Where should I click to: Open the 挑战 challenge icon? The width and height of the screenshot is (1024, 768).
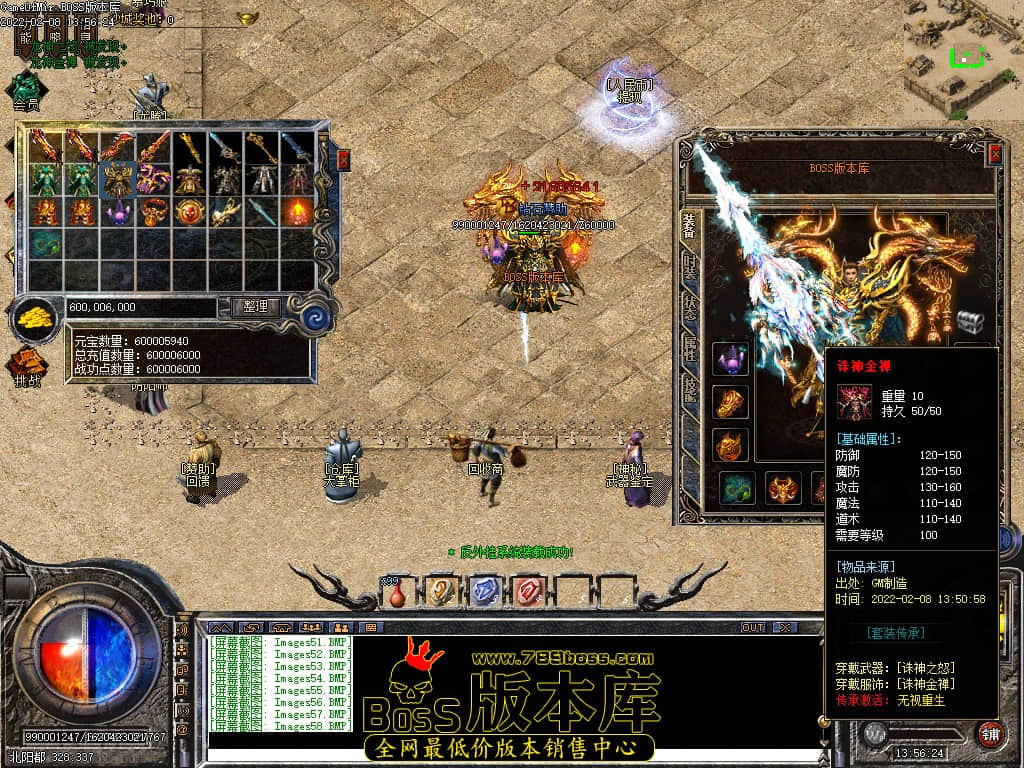coord(28,367)
